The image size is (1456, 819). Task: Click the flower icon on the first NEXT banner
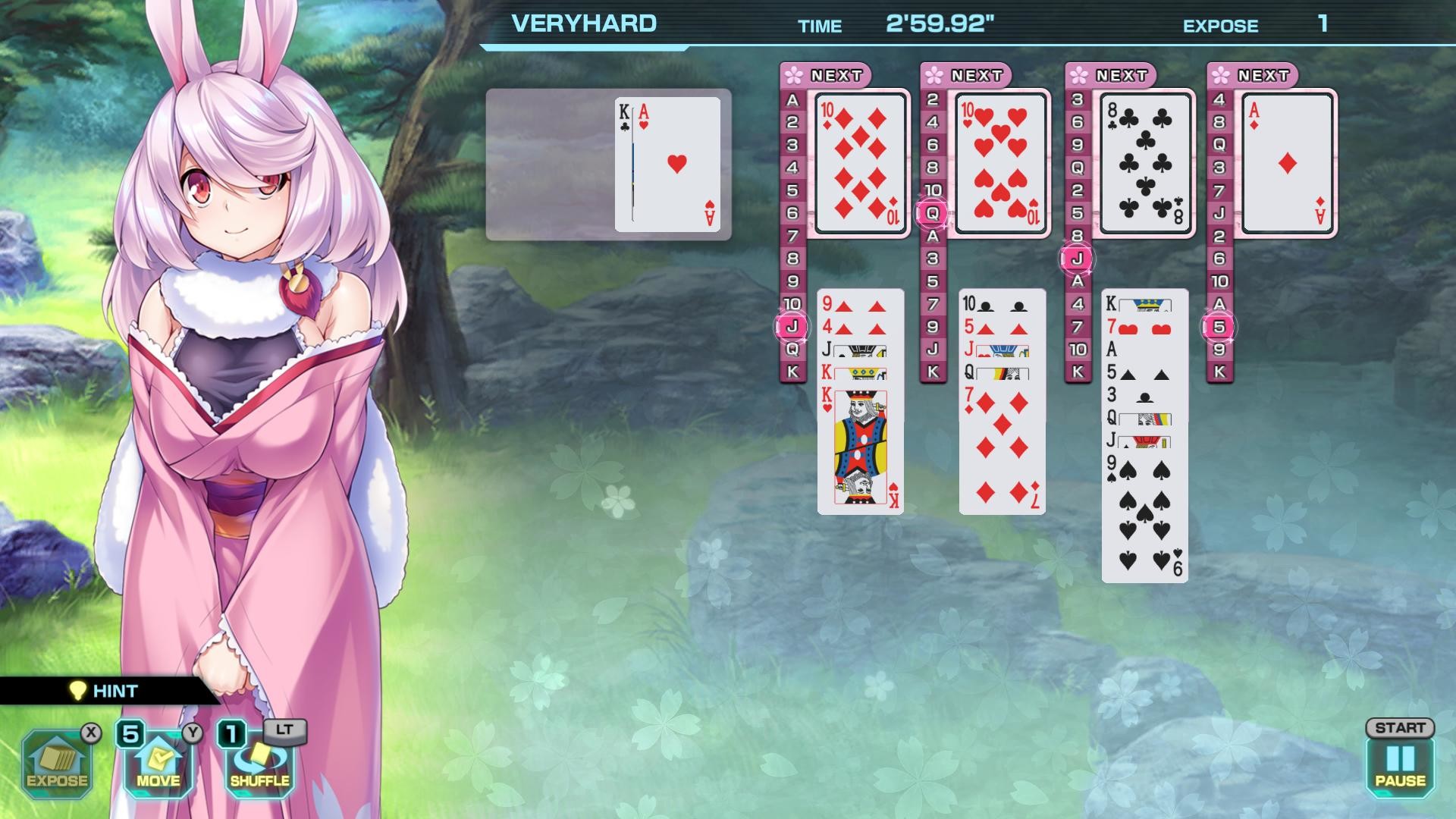tap(794, 74)
